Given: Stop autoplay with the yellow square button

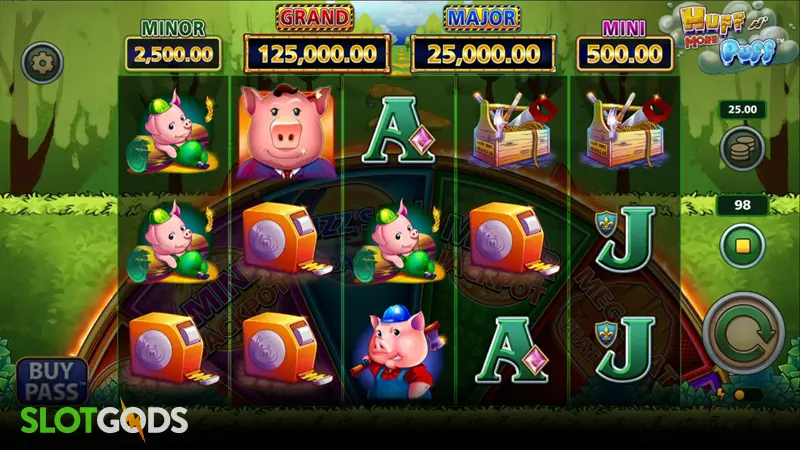Looking at the screenshot, I should (741, 243).
